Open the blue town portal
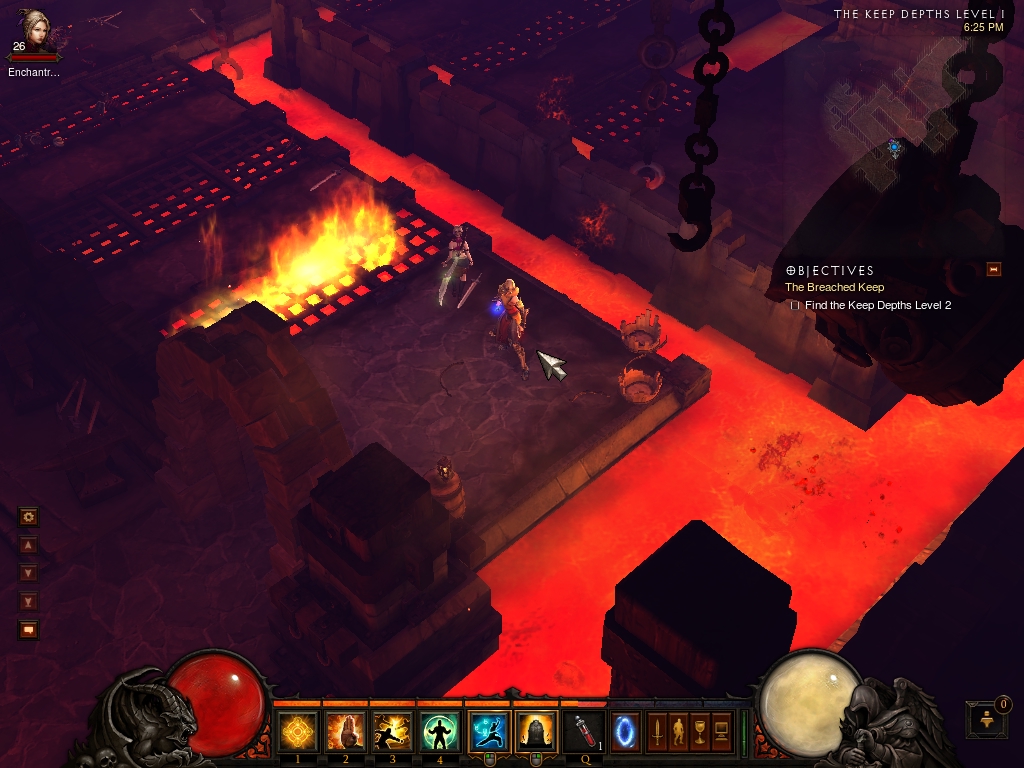 pos(625,732)
